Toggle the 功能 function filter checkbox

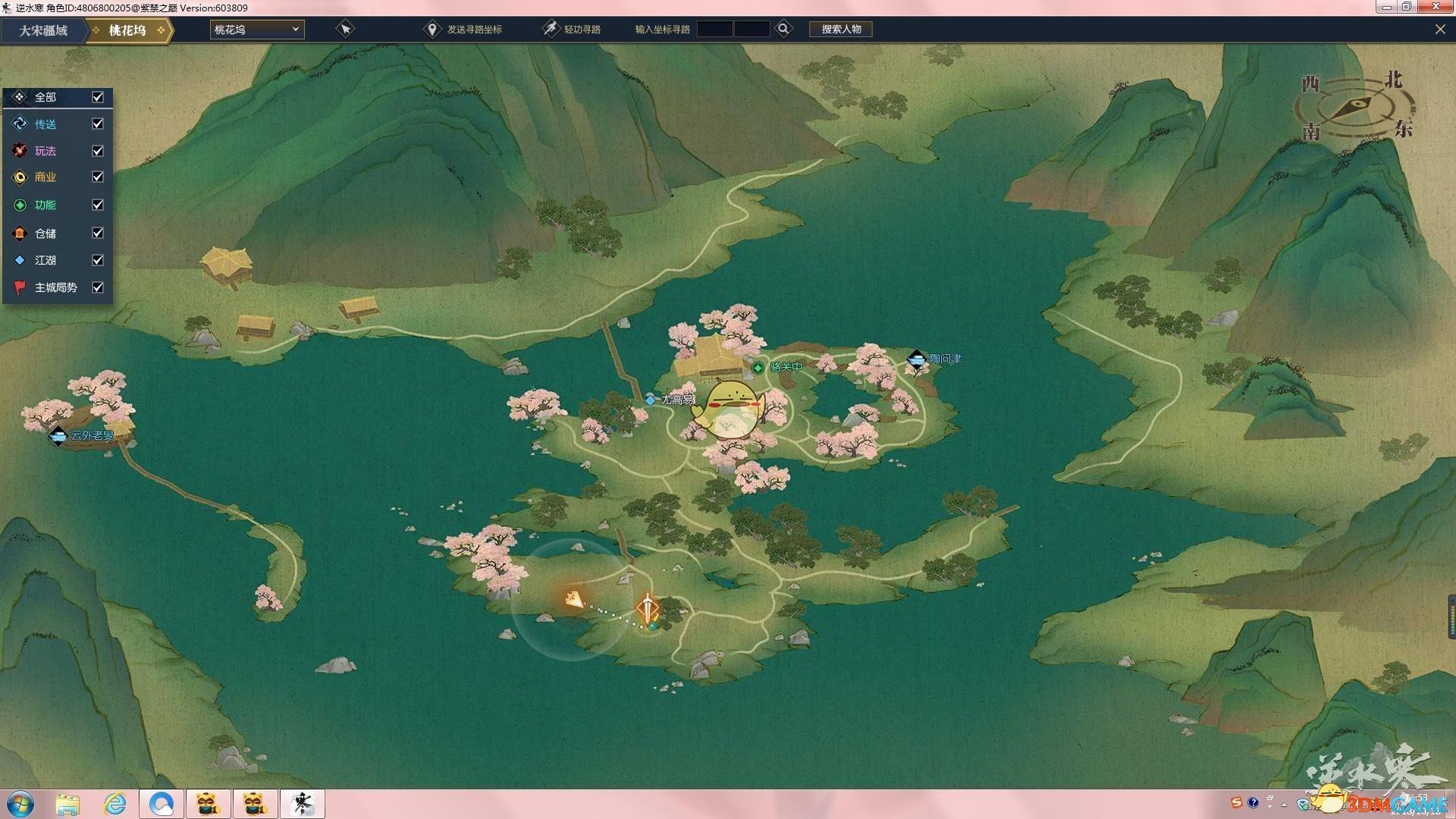(98, 205)
